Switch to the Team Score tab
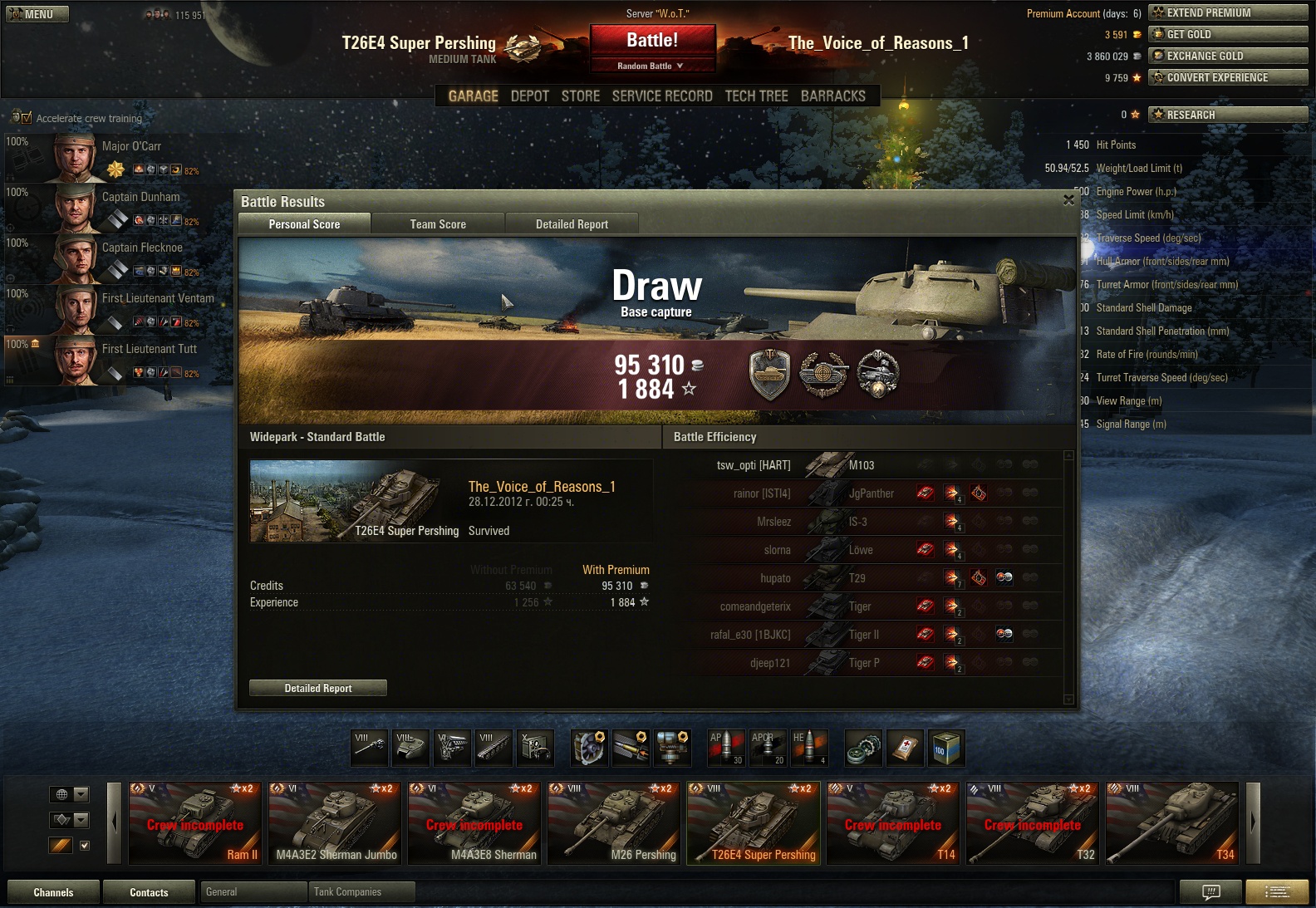The height and width of the screenshot is (908, 1316). [438, 224]
